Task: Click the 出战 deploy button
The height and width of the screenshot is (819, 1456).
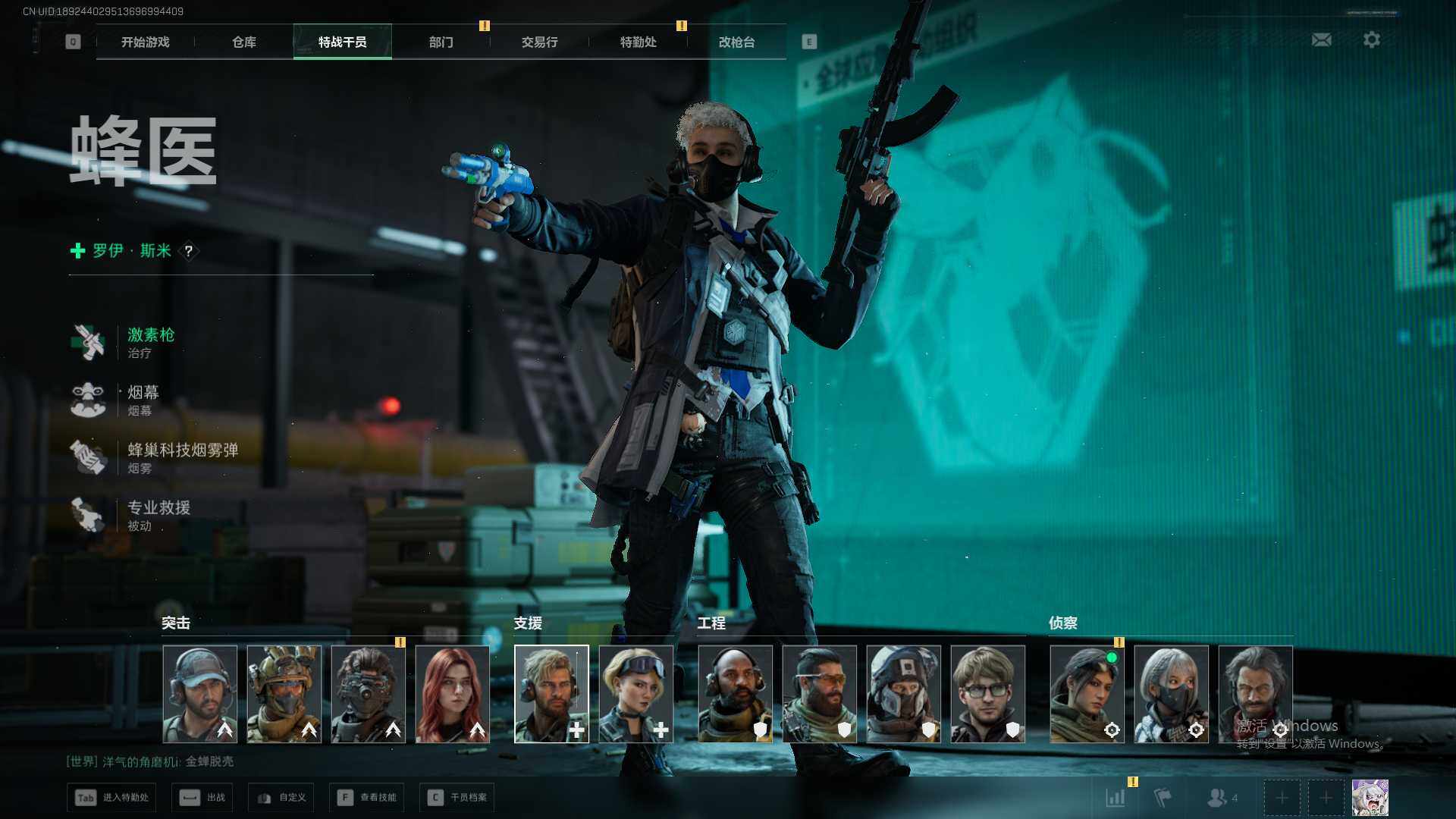Action: pyautogui.click(x=202, y=798)
